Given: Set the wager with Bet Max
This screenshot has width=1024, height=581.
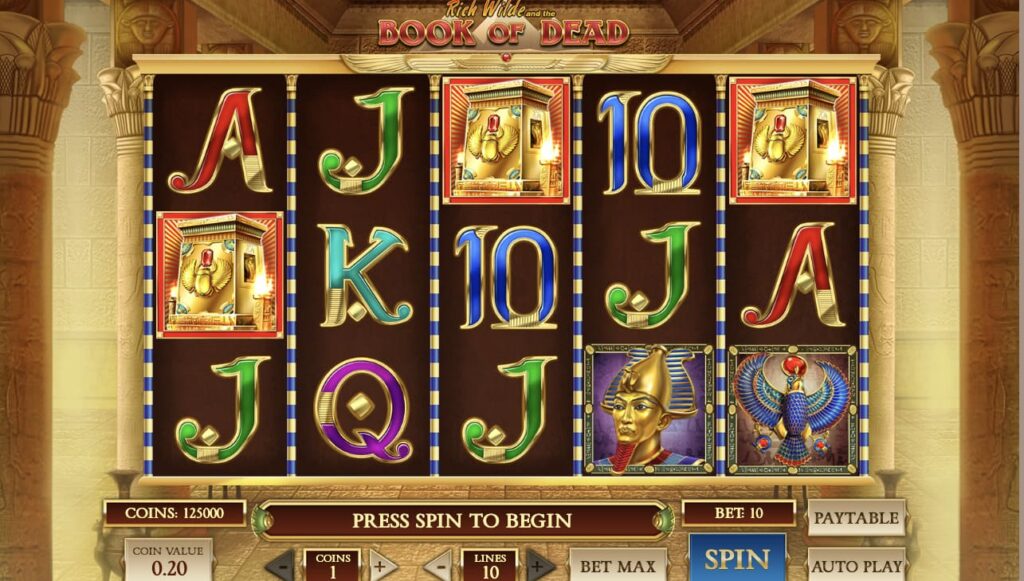Looking at the screenshot, I should tap(618, 565).
